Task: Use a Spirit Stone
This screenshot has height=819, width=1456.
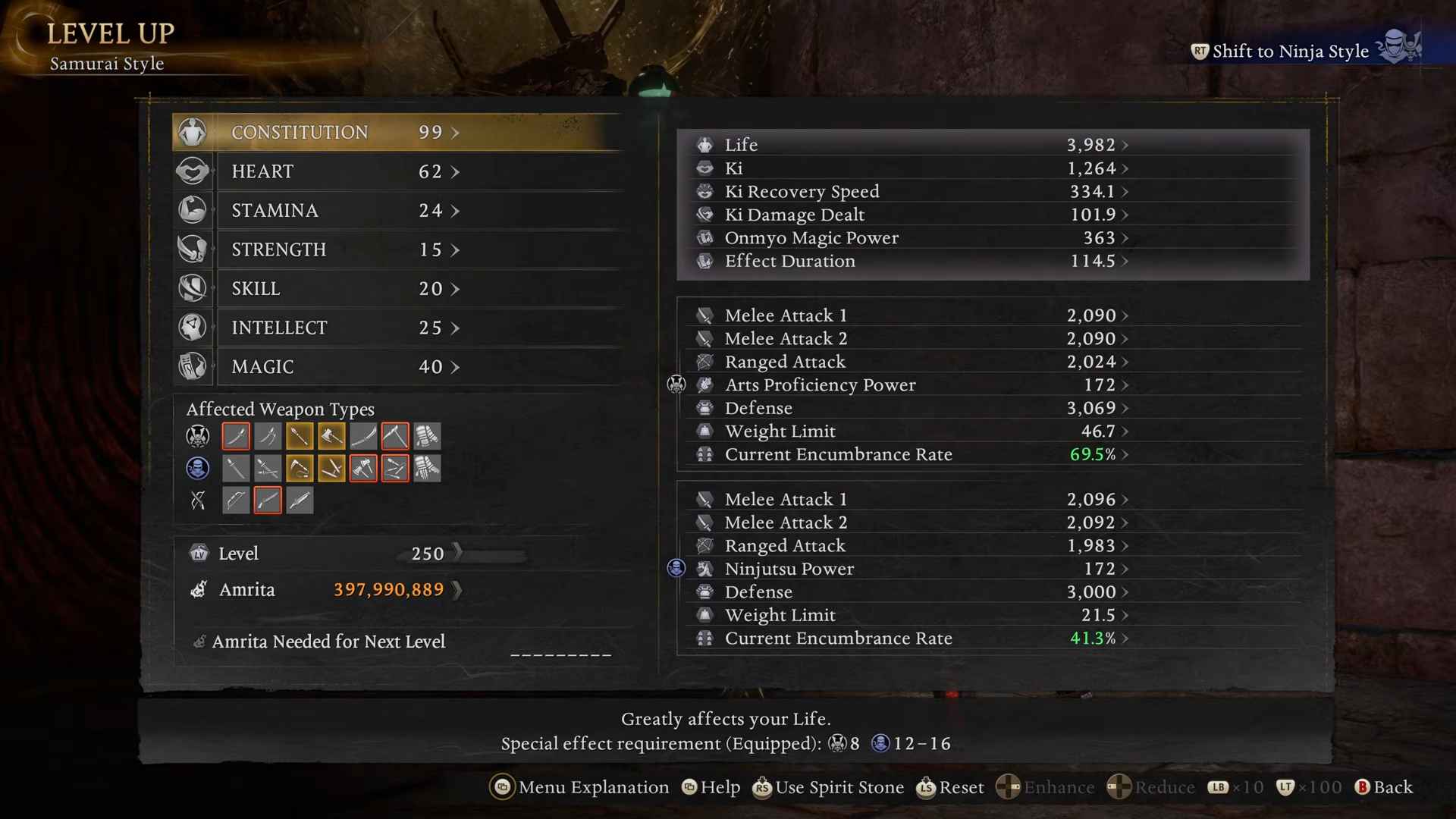Action: [x=828, y=788]
